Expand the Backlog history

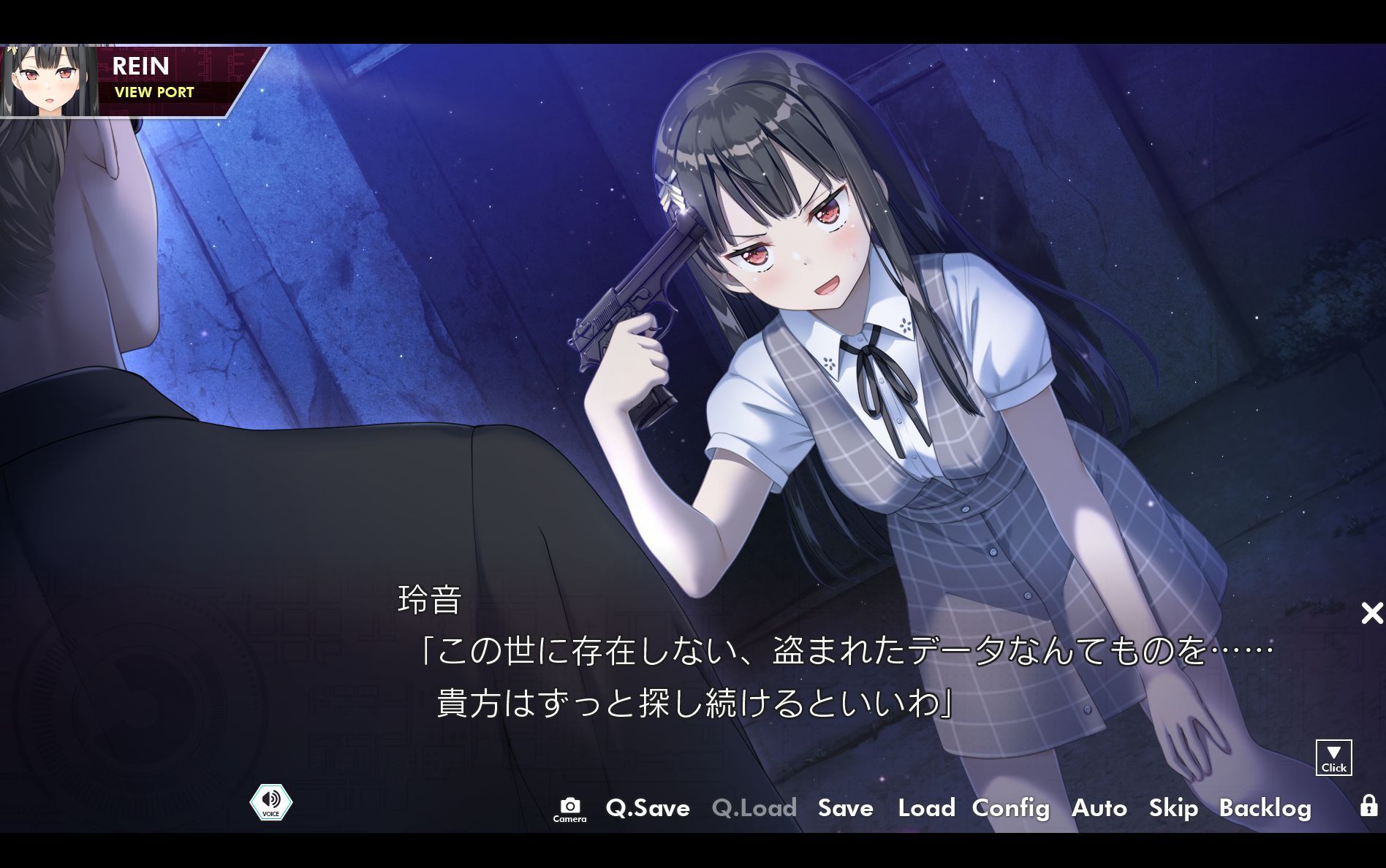tap(1266, 809)
